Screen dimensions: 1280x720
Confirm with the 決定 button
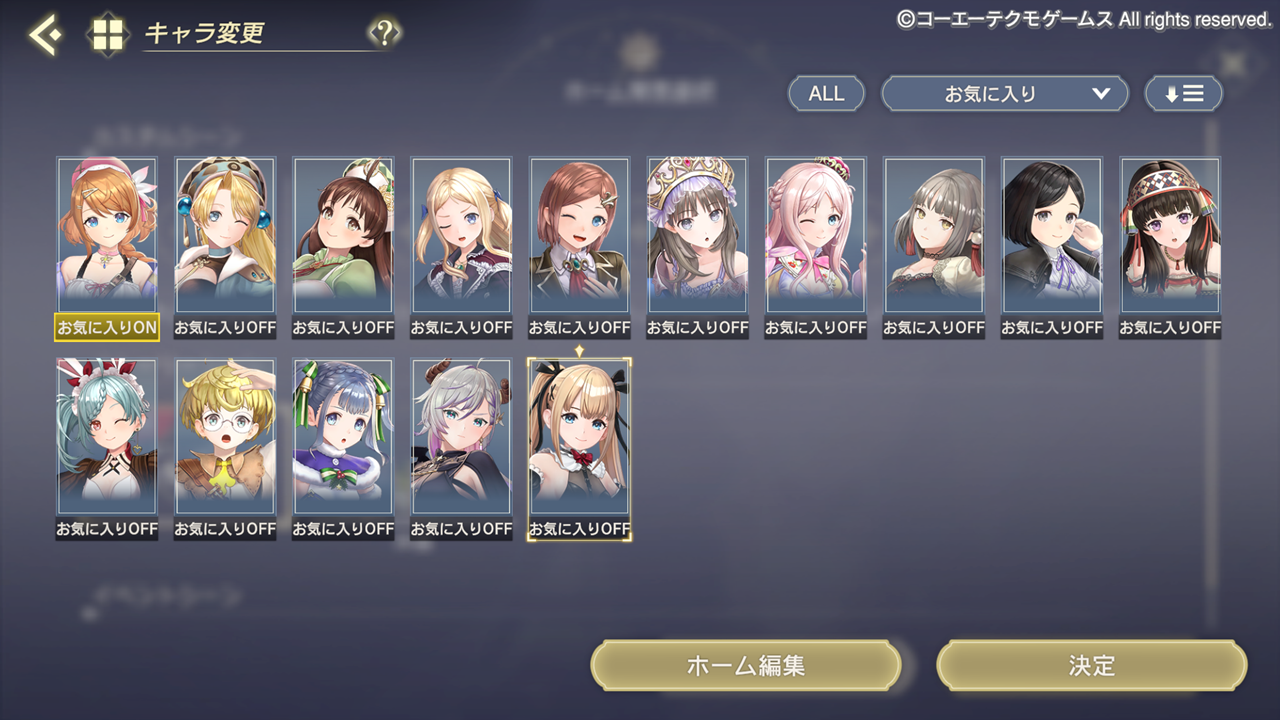1091,666
